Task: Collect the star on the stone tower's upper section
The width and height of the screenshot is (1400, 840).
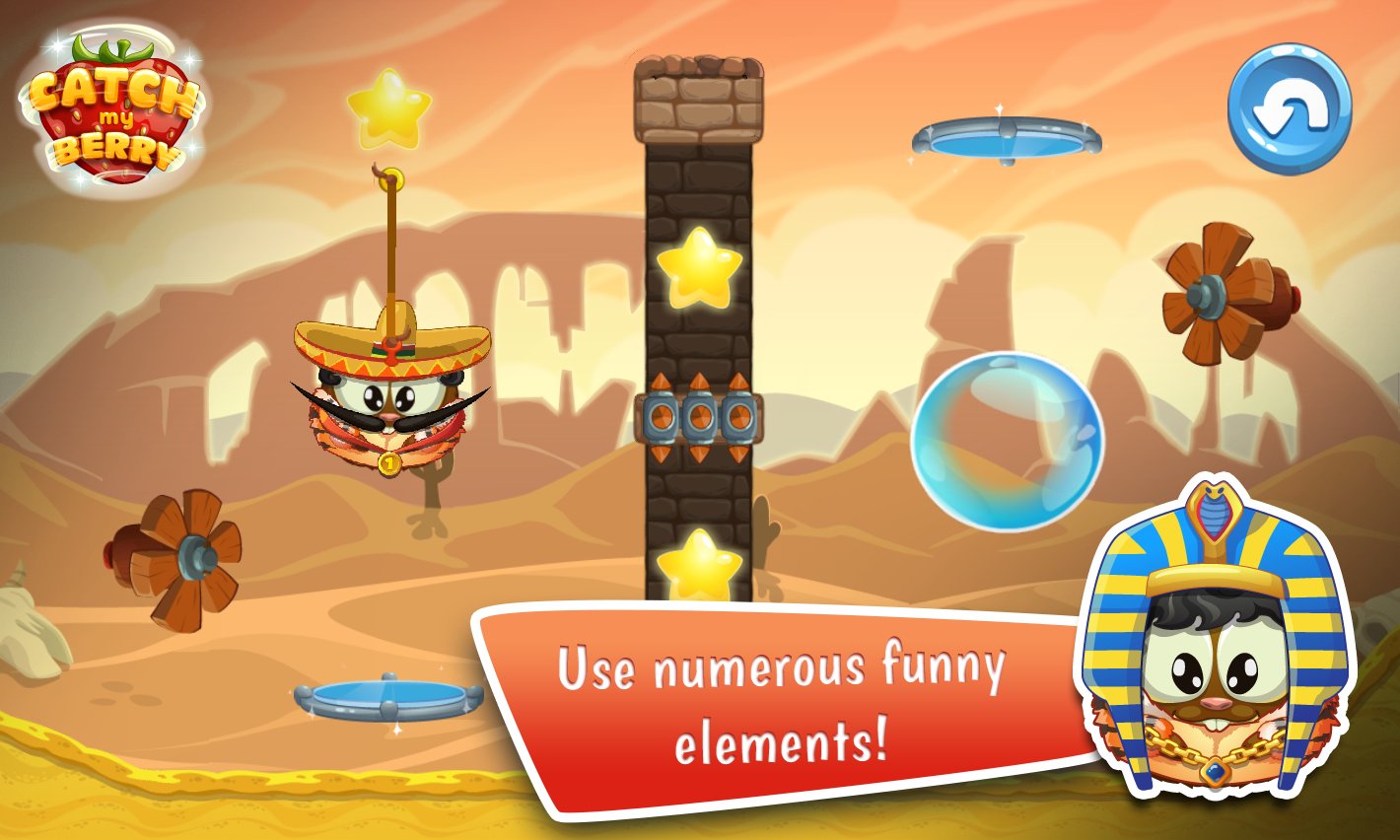Action: click(702, 266)
